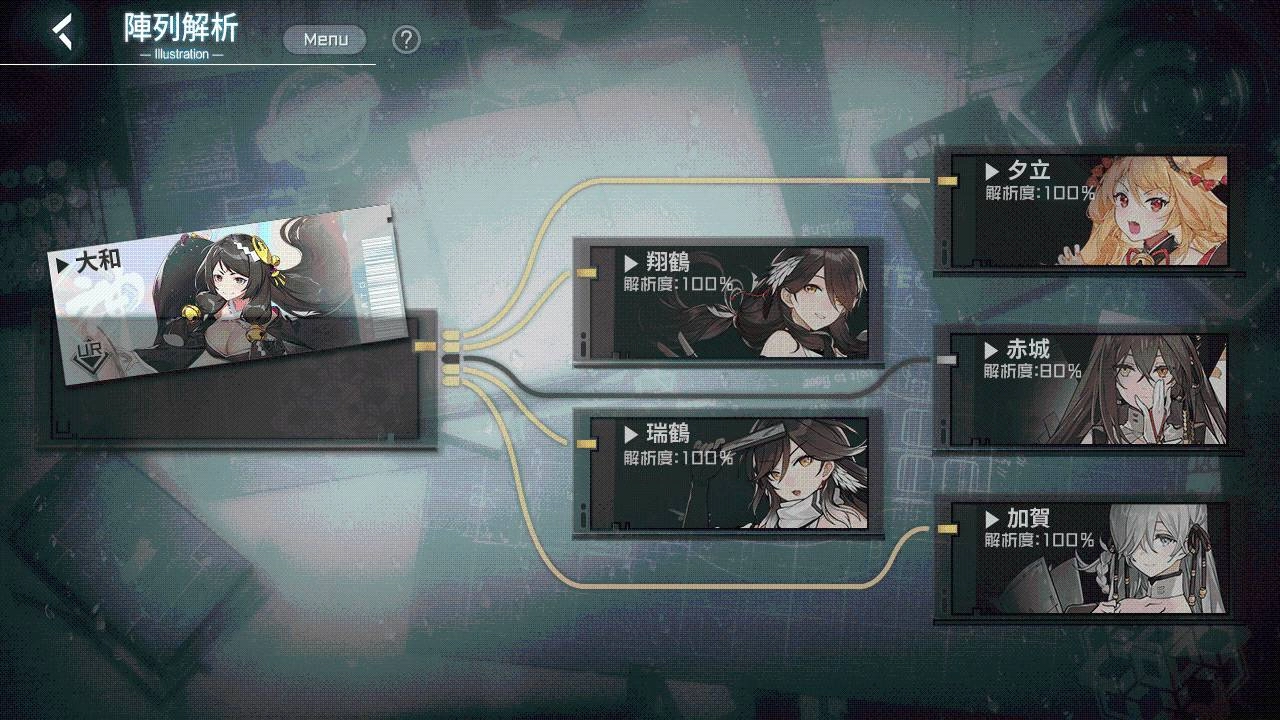Tap the back arrow to leave 陣列解析
The width and height of the screenshot is (1280, 720).
pos(60,31)
